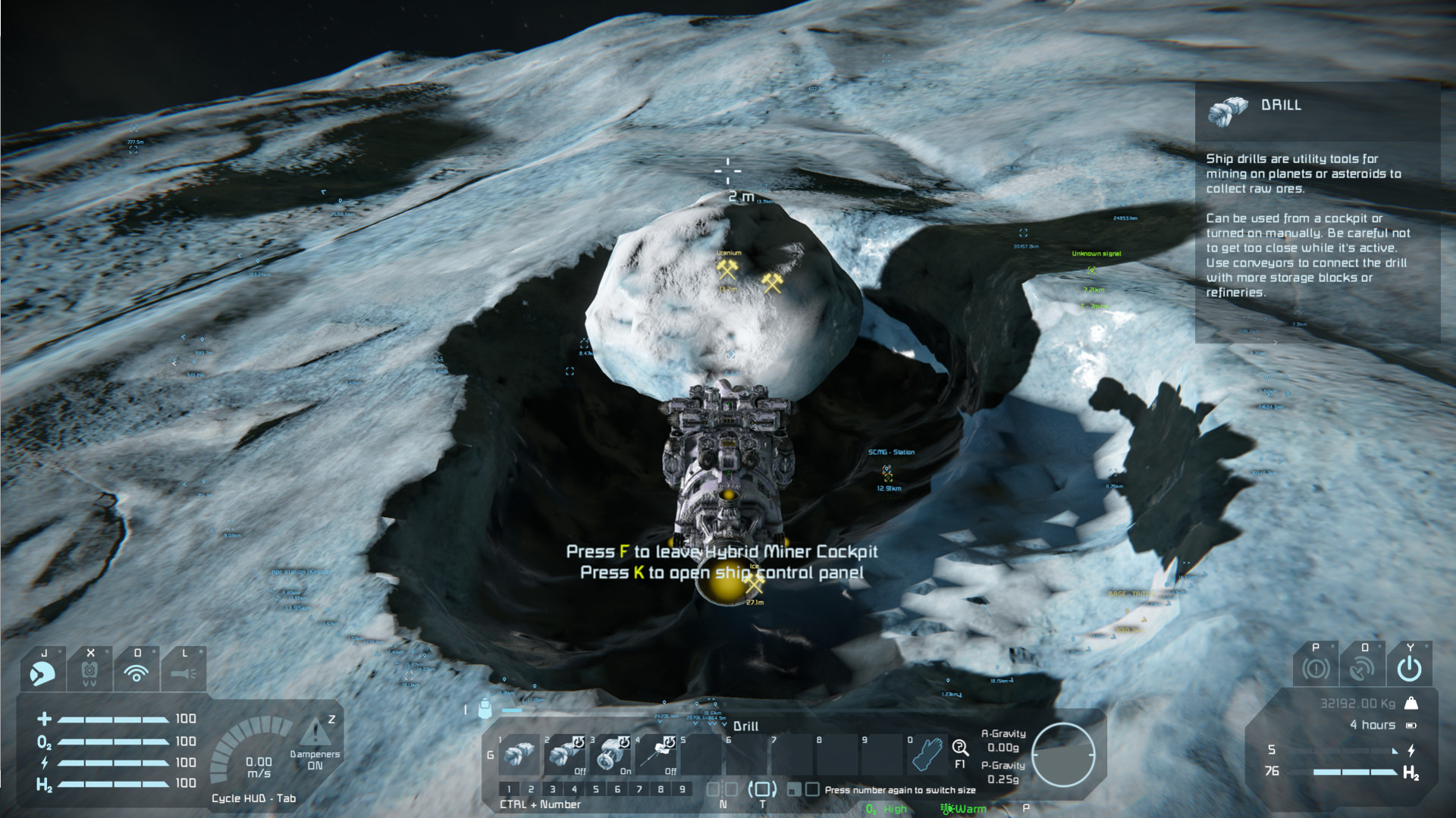Toggle the drill slot marked Off

565,755
